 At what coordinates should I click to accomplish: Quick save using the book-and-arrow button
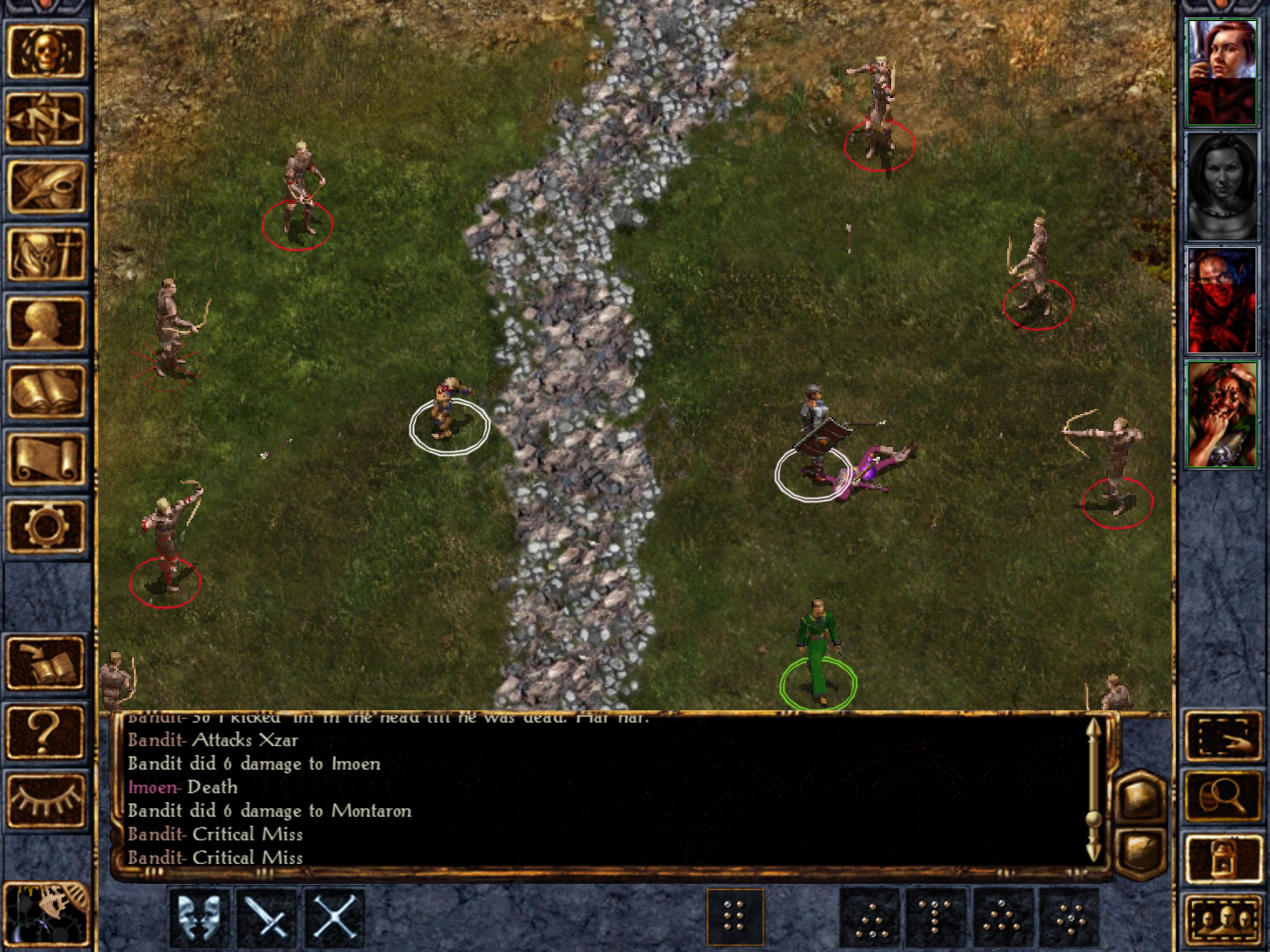coord(45,664)
